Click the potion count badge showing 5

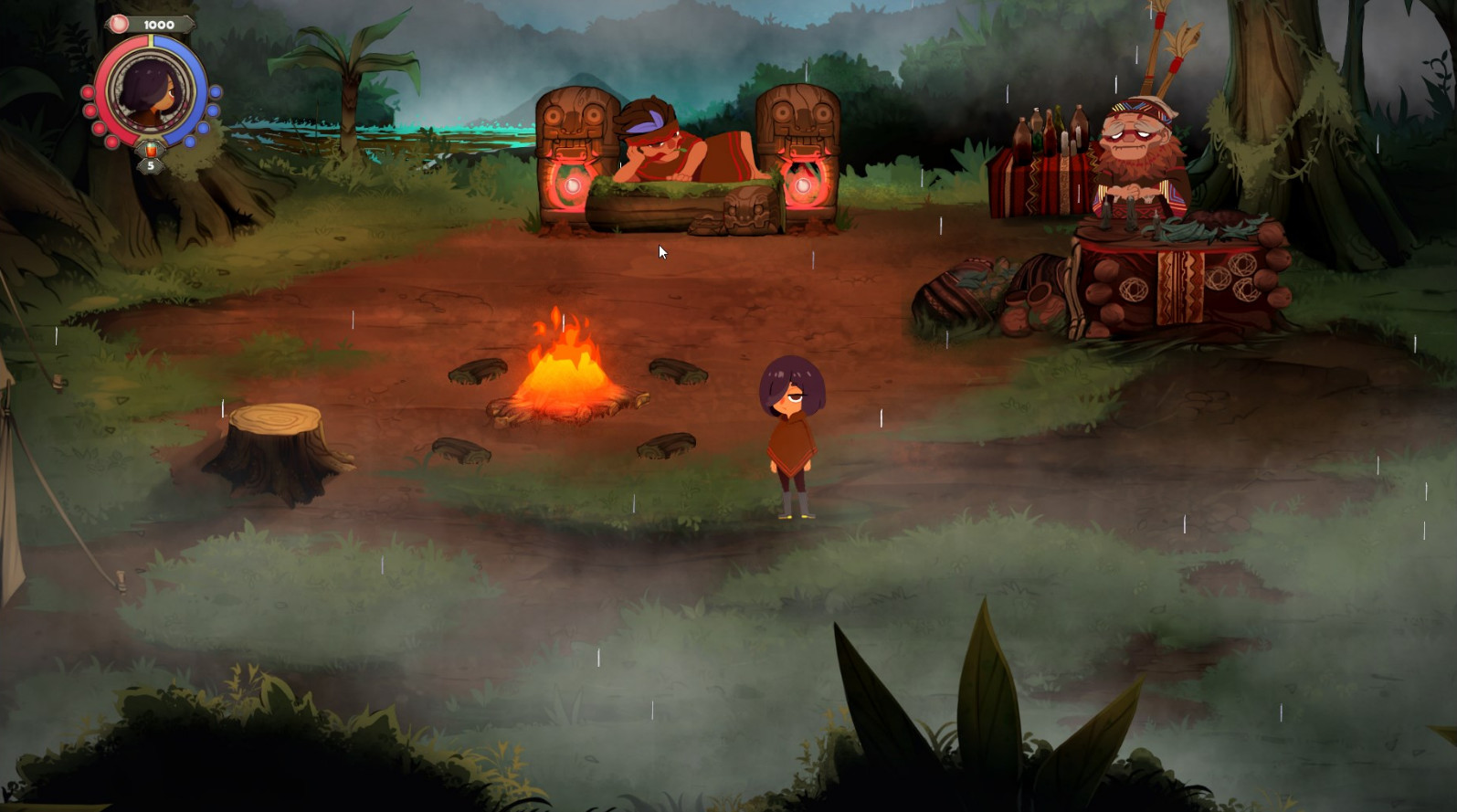pos(152,165)
